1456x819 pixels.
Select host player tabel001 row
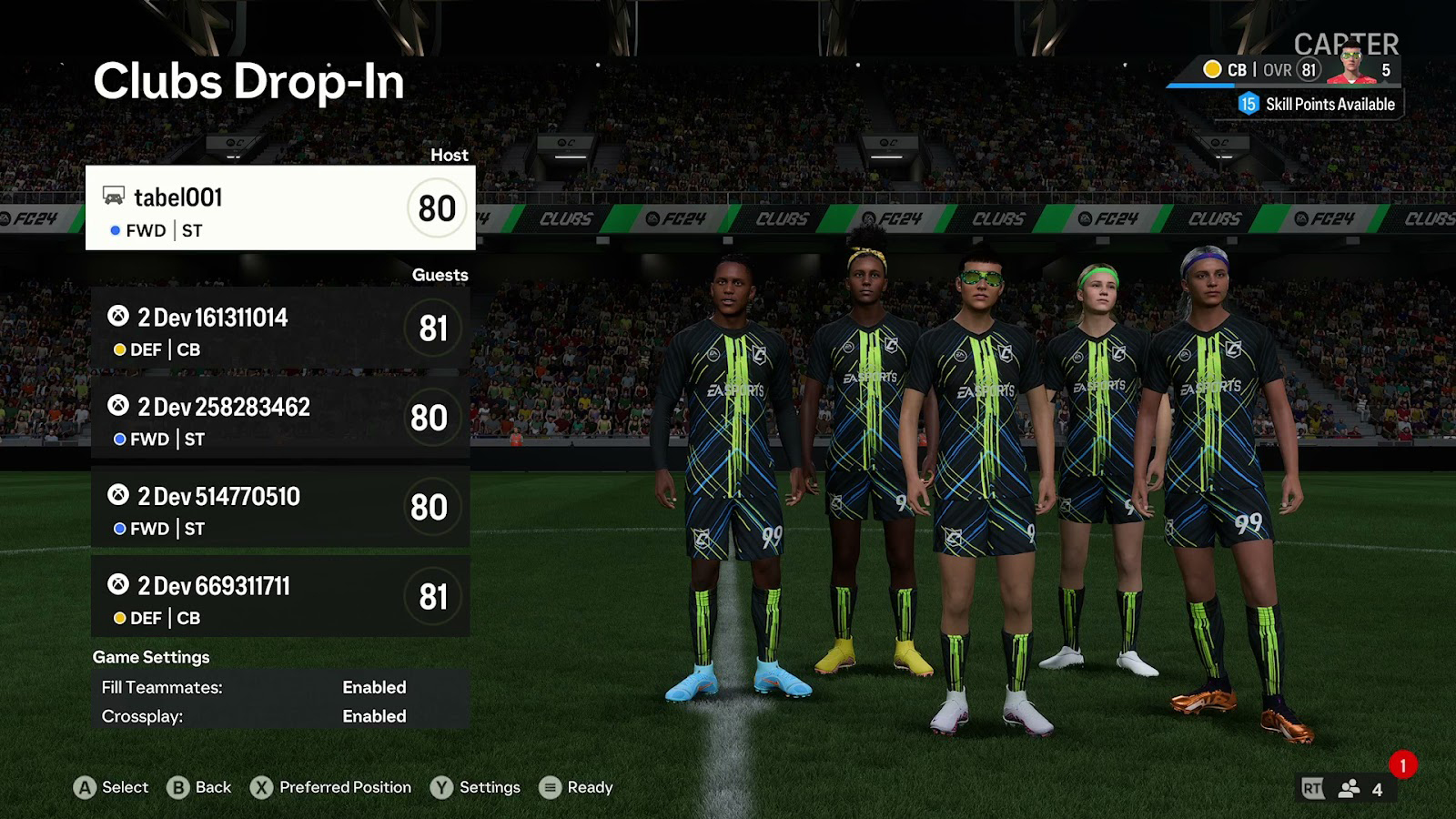click(x=280, y=207)
